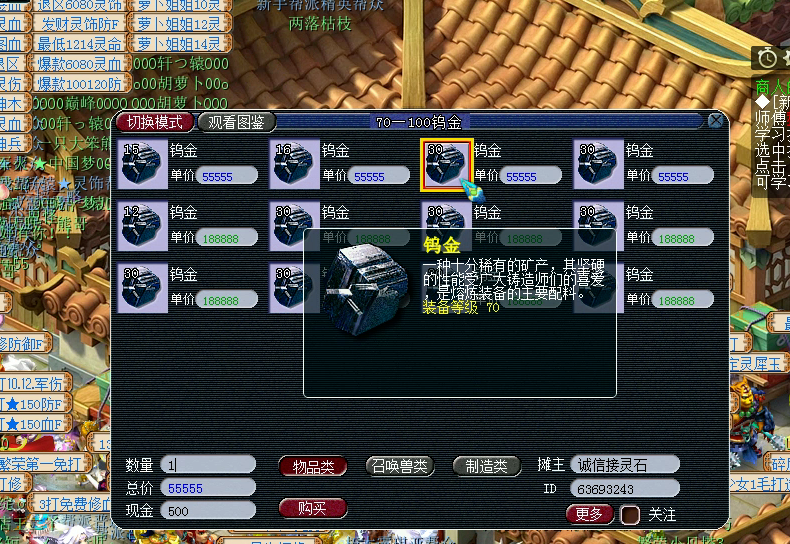This screenshot has height=544, width=790.
Task: Click the 更多 button
Action: click(x=590, y=514)
